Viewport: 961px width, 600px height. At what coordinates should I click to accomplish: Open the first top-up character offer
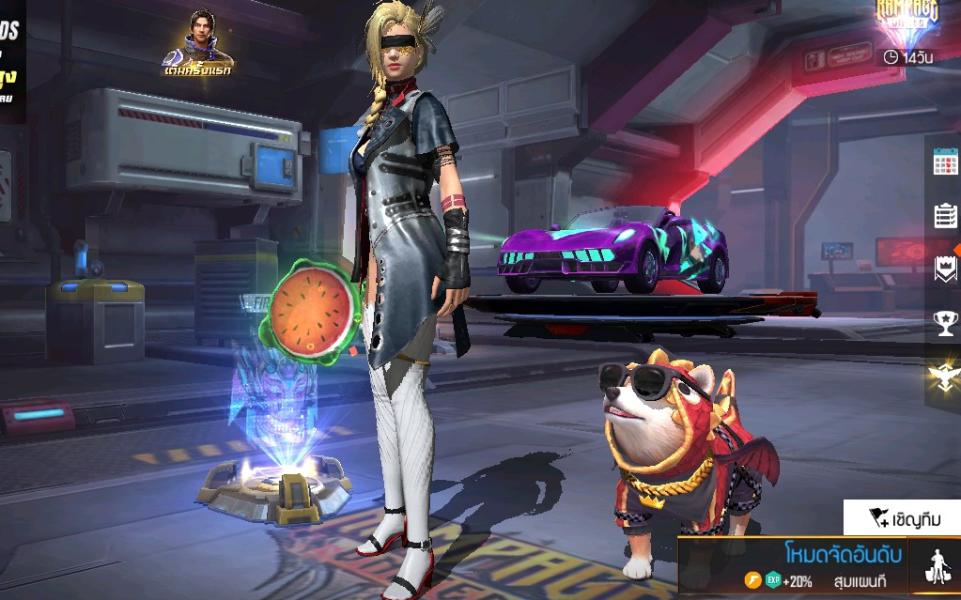click(x=198, y=42)
